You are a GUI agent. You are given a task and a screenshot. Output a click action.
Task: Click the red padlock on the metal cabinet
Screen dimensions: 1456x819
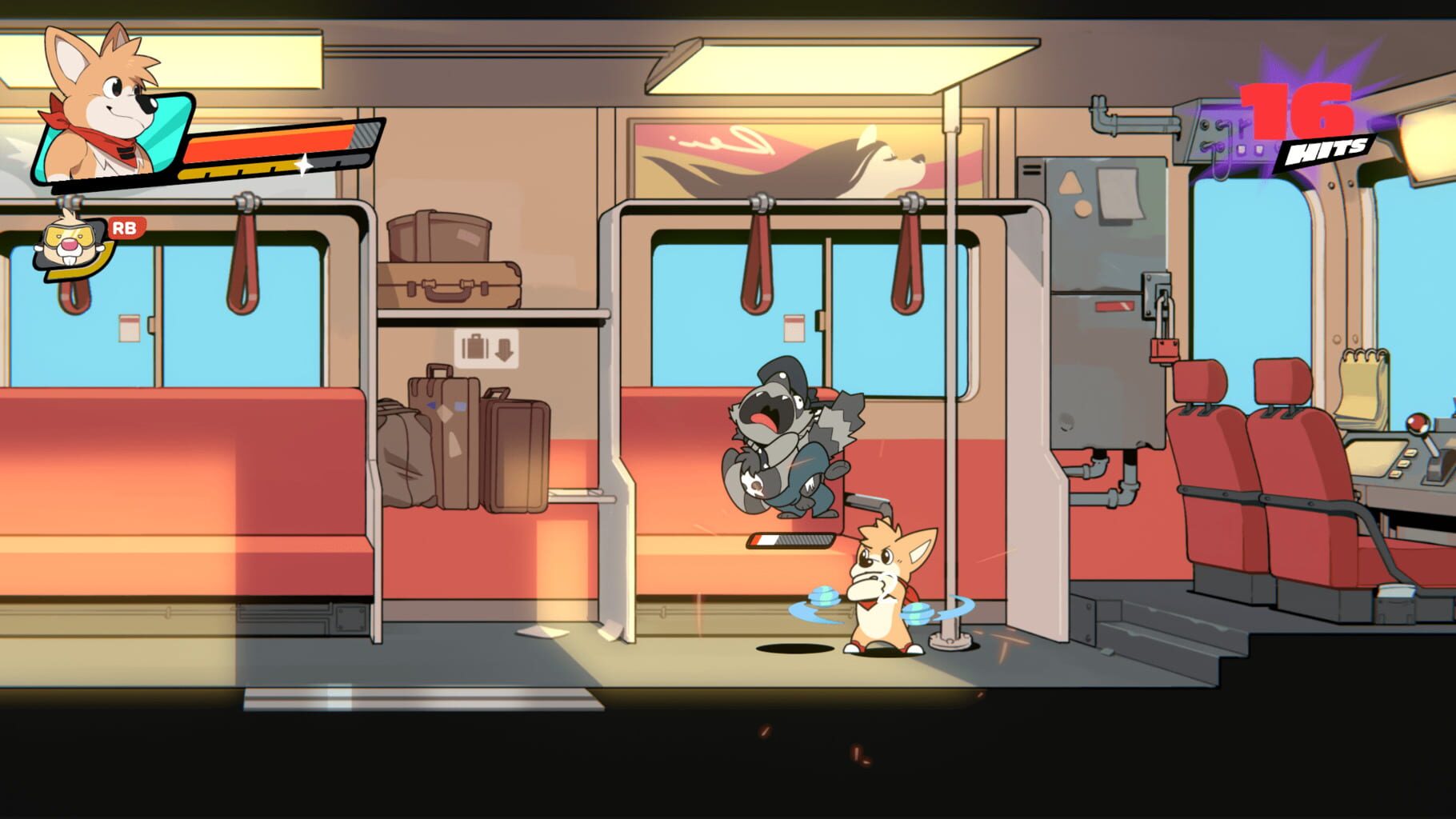coord(1164,348)
